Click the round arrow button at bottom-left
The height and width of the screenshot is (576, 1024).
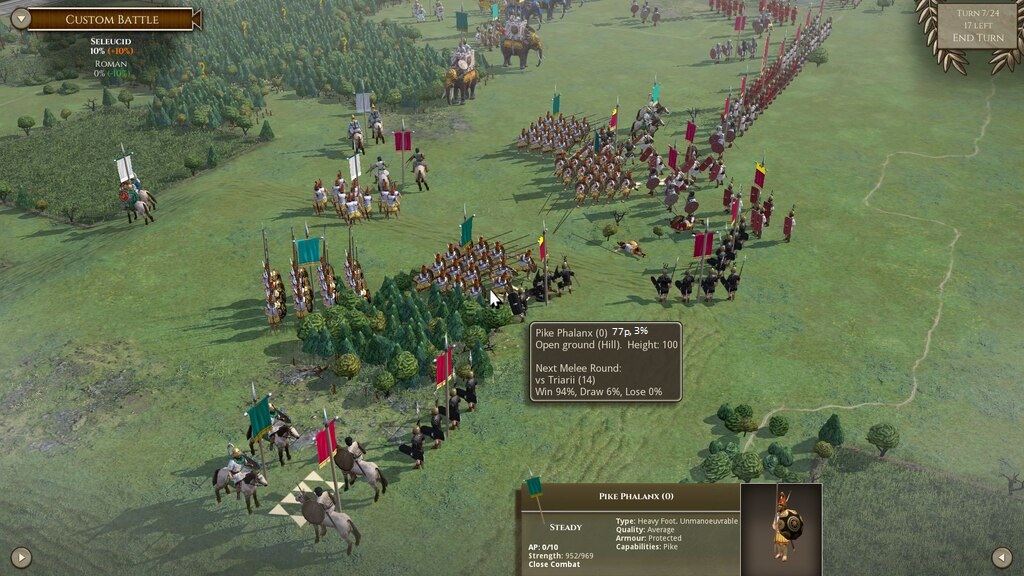coord(21,557)
